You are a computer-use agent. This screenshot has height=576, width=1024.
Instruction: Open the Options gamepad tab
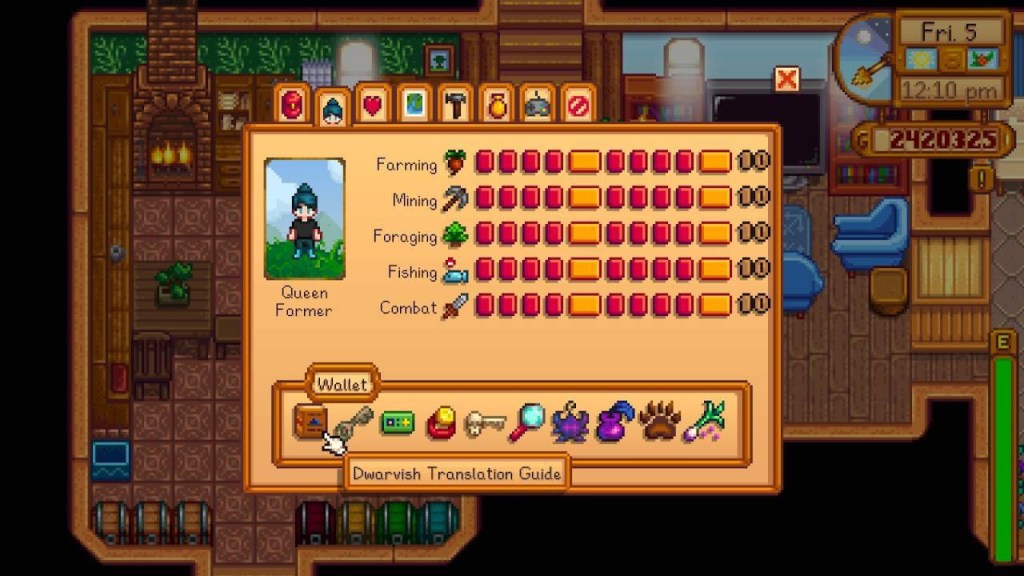pyautogui.click(x=537, y=105)
